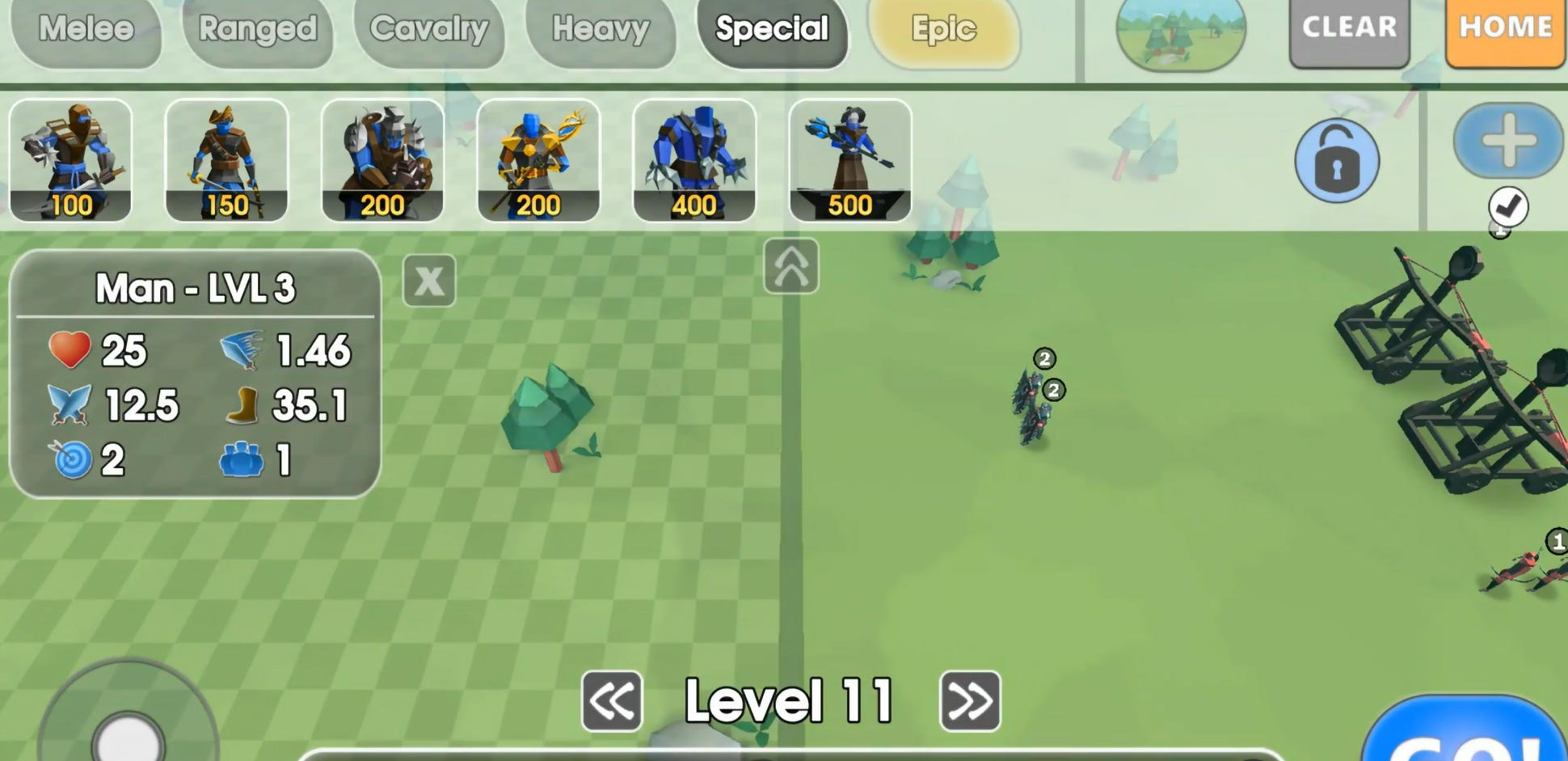Switch to the Cavalry tab
This screenshot has height=761, width=1568.
pyautogui.click(x=430, y=30)
